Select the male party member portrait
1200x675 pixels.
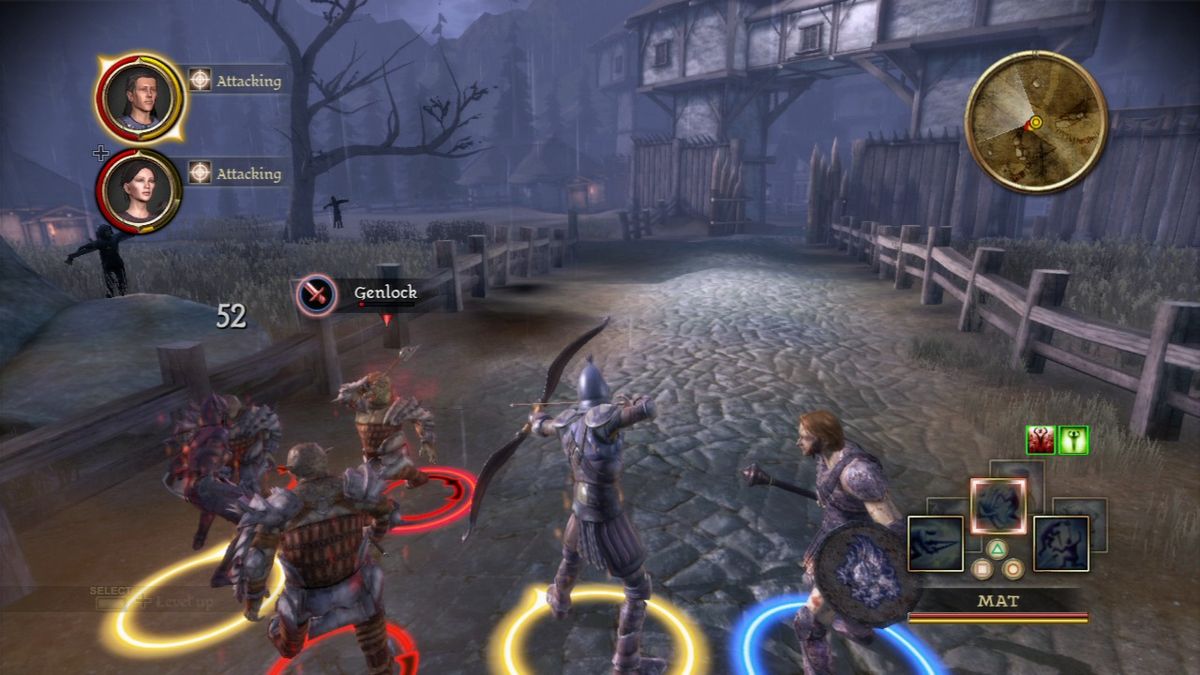139,96
